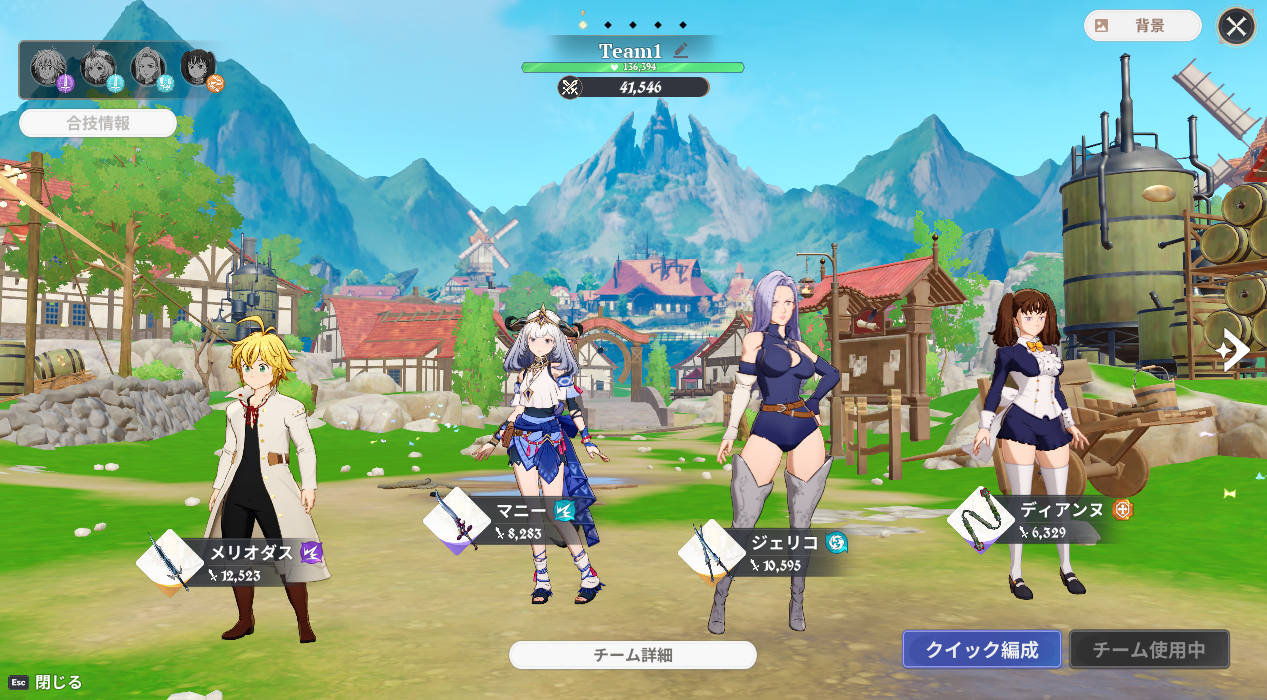Viewport: 1267px width, 700px height.
Task: Select マニー weapon card
Action: pyautogui.click(x=456, y=522)
